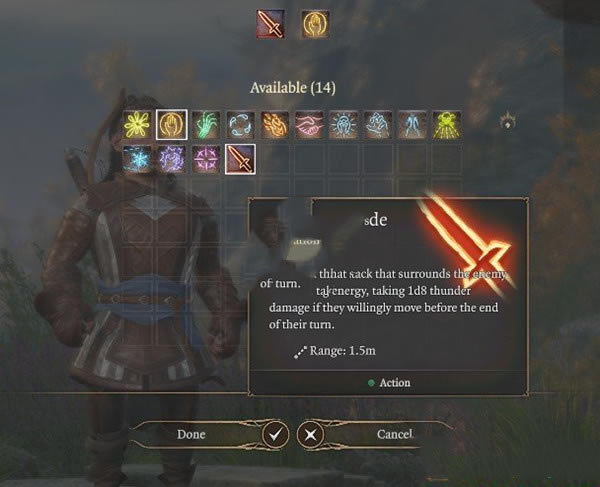The image size is (600, 487).
Task: Choose the blue grasping hand cantrip
Action: (x=377, y=124)
